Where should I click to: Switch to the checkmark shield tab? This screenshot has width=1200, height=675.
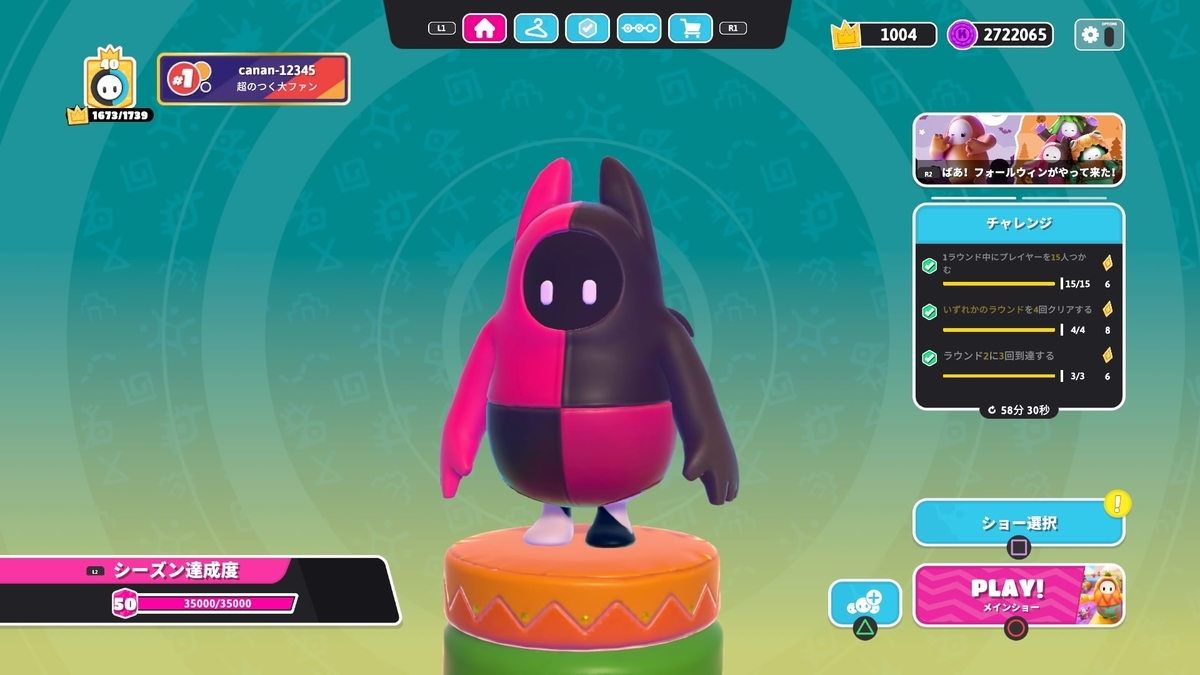587,28
